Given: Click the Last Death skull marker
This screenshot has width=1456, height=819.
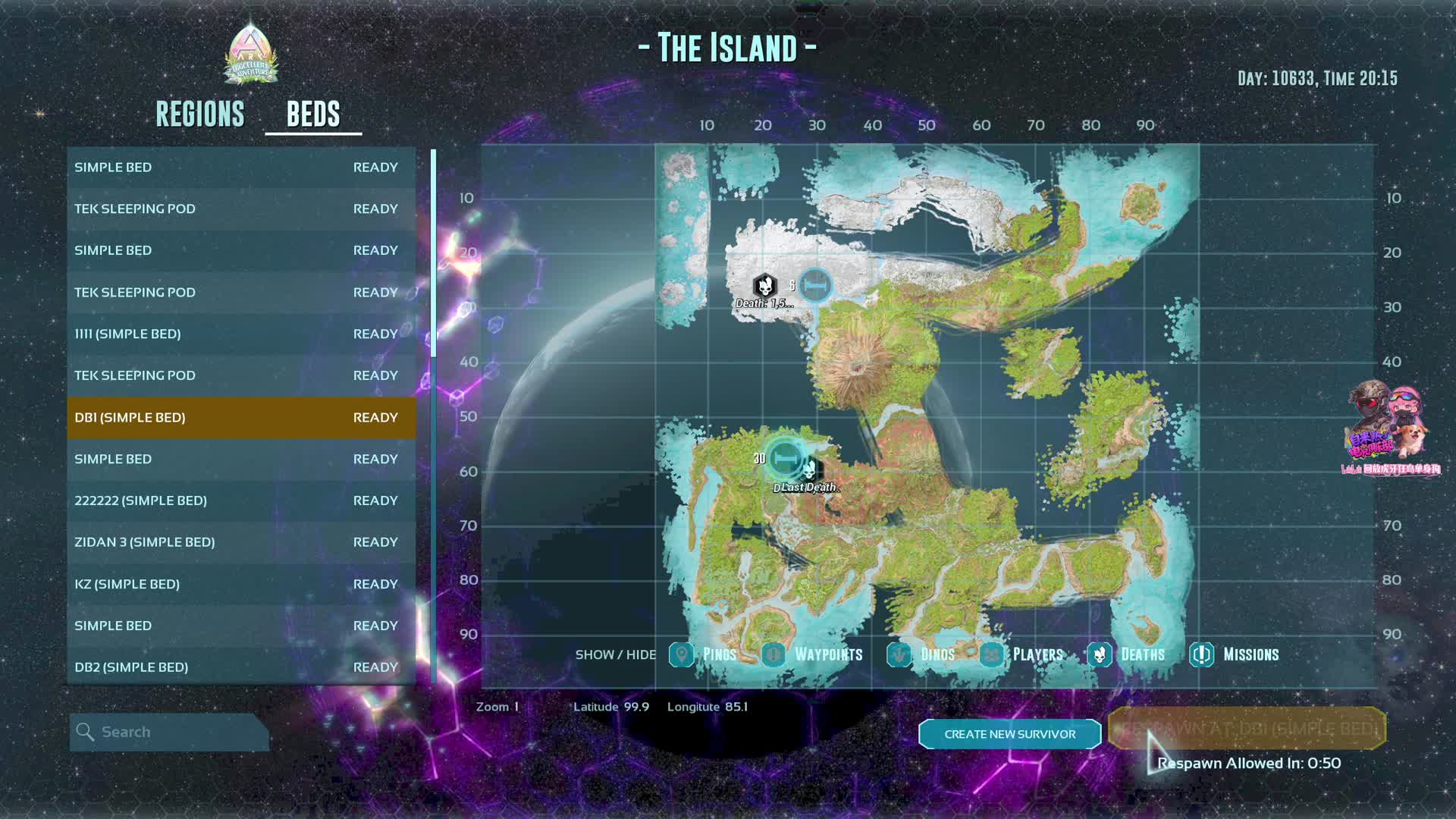Looking at the screenshot, I should [x=810, y=471].
